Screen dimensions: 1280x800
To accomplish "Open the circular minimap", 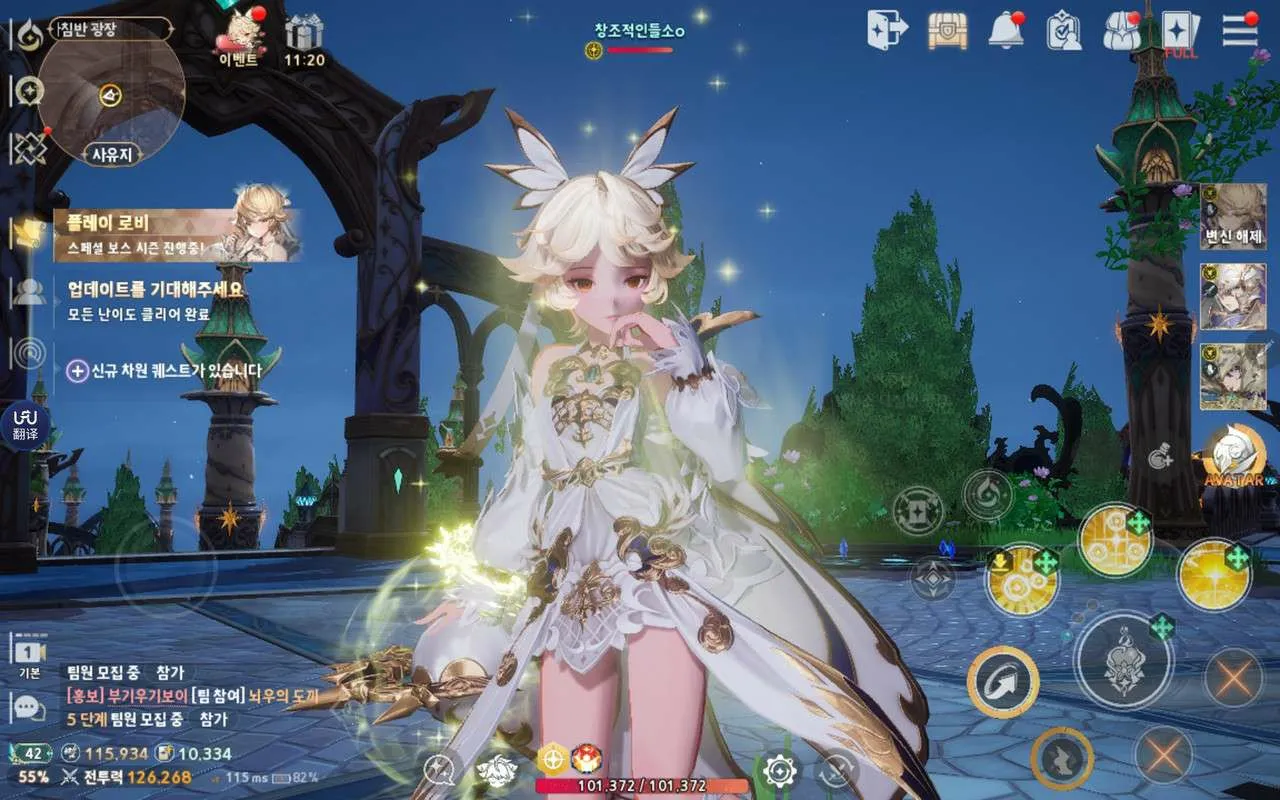I will [111, 93].
